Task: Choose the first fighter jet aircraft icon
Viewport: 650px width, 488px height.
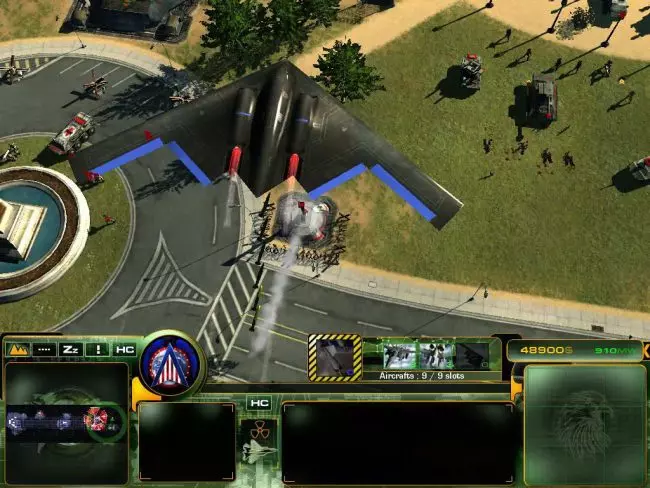Action: click(399, 355)
